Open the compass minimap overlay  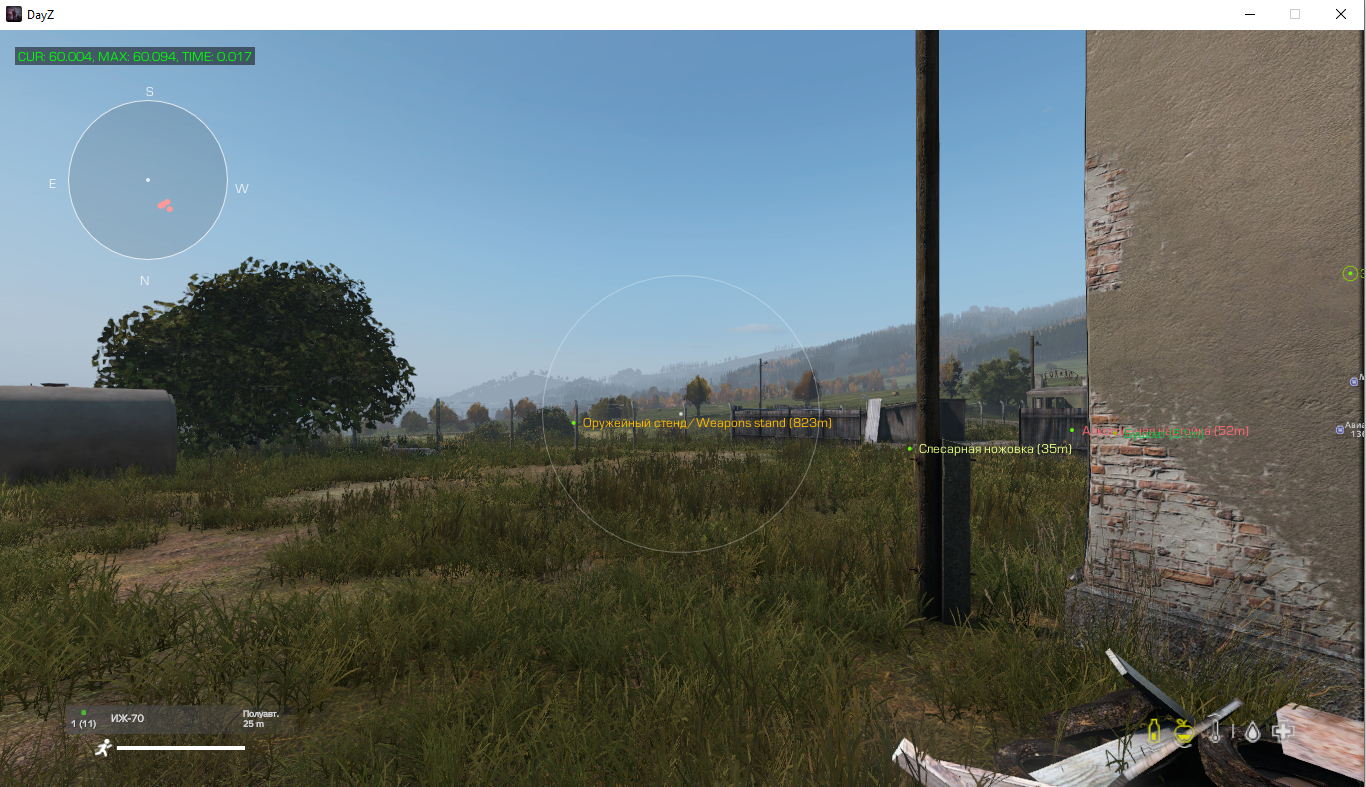pos(147,180)
